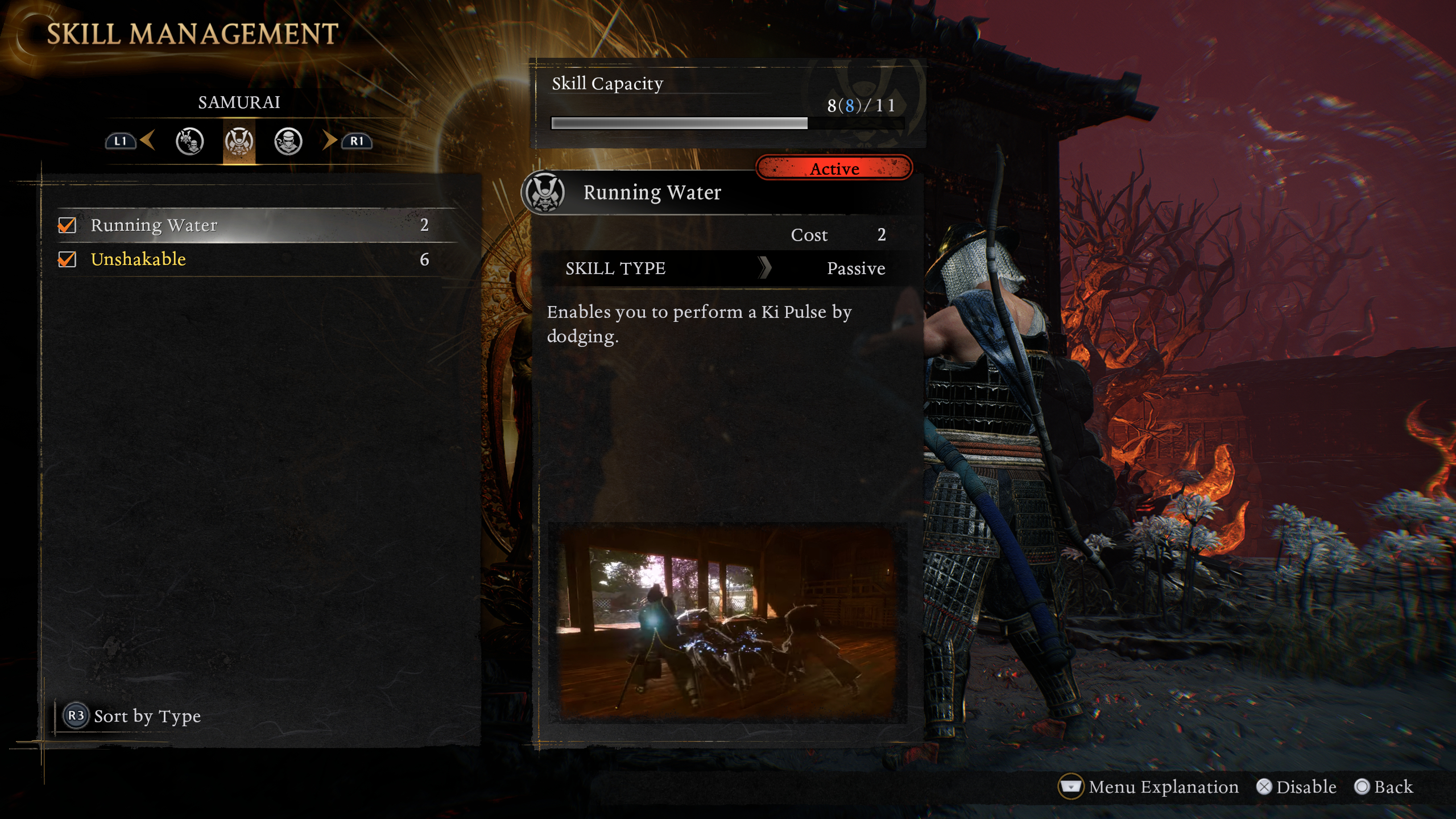The image size is (1456, 819).
Task: Uncheck the Running Water skill checkbox
Action: [x=67, y=225]
